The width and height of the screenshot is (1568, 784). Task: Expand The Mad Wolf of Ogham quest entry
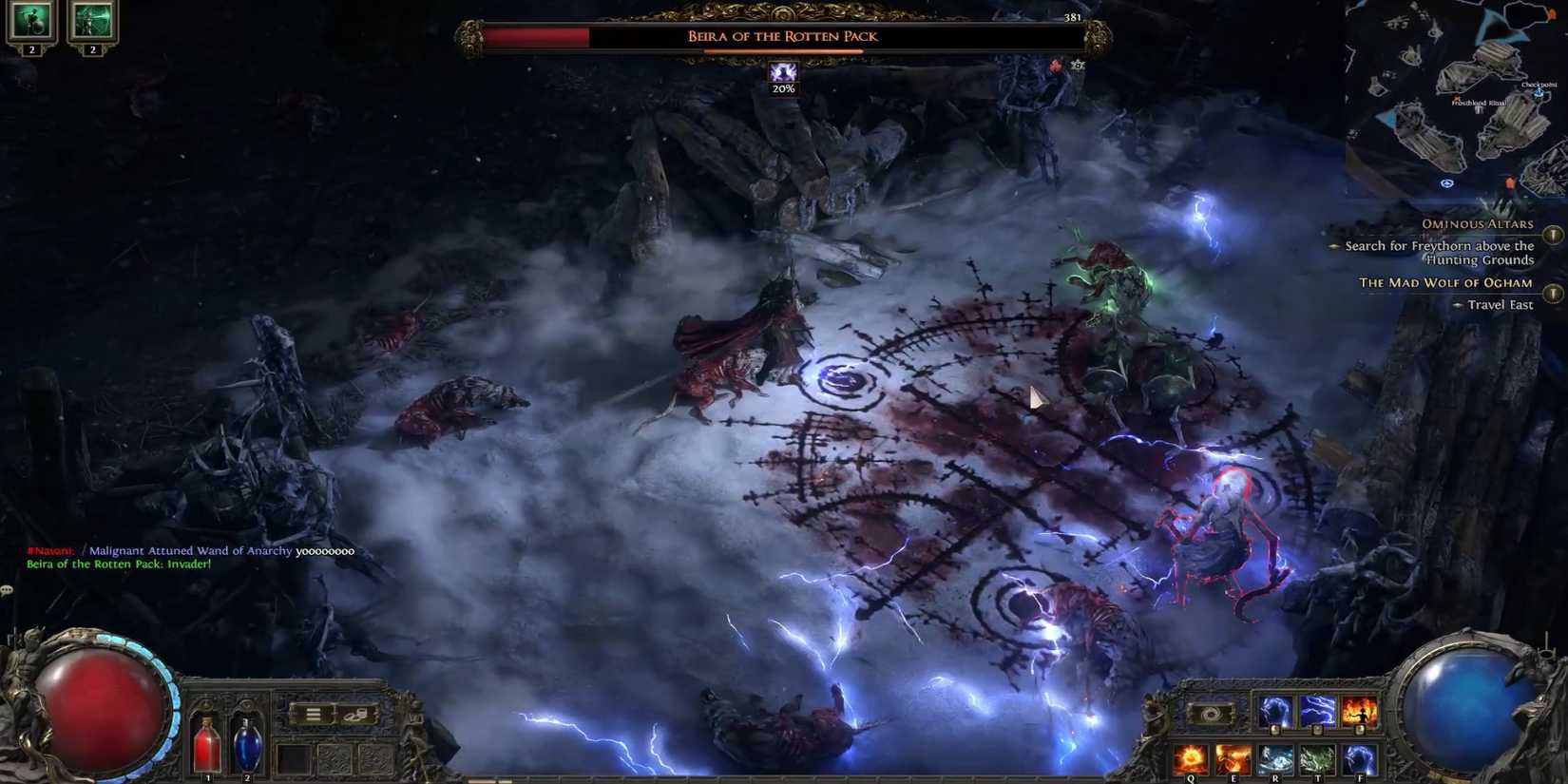(1553, 292)
